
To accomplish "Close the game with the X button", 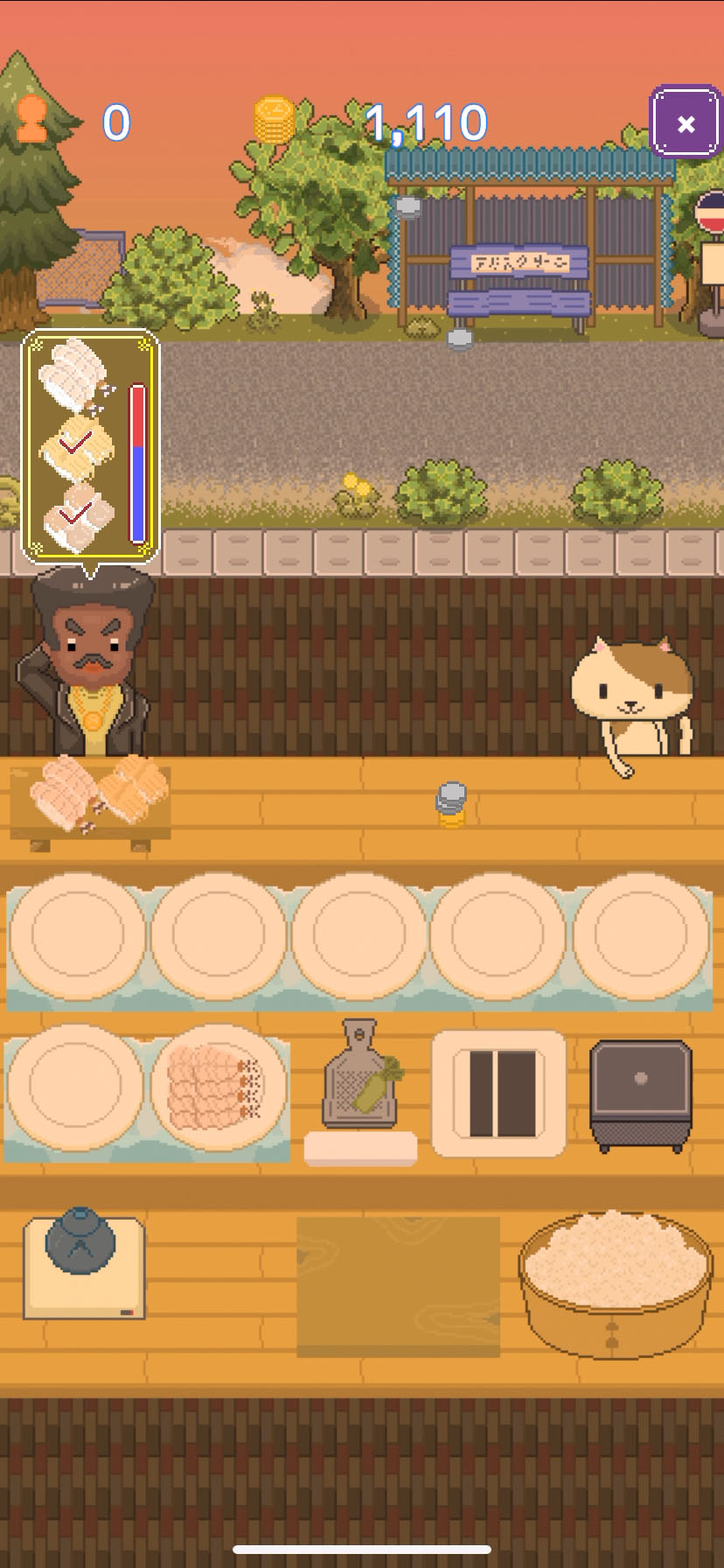I will (x=686, y=122).
